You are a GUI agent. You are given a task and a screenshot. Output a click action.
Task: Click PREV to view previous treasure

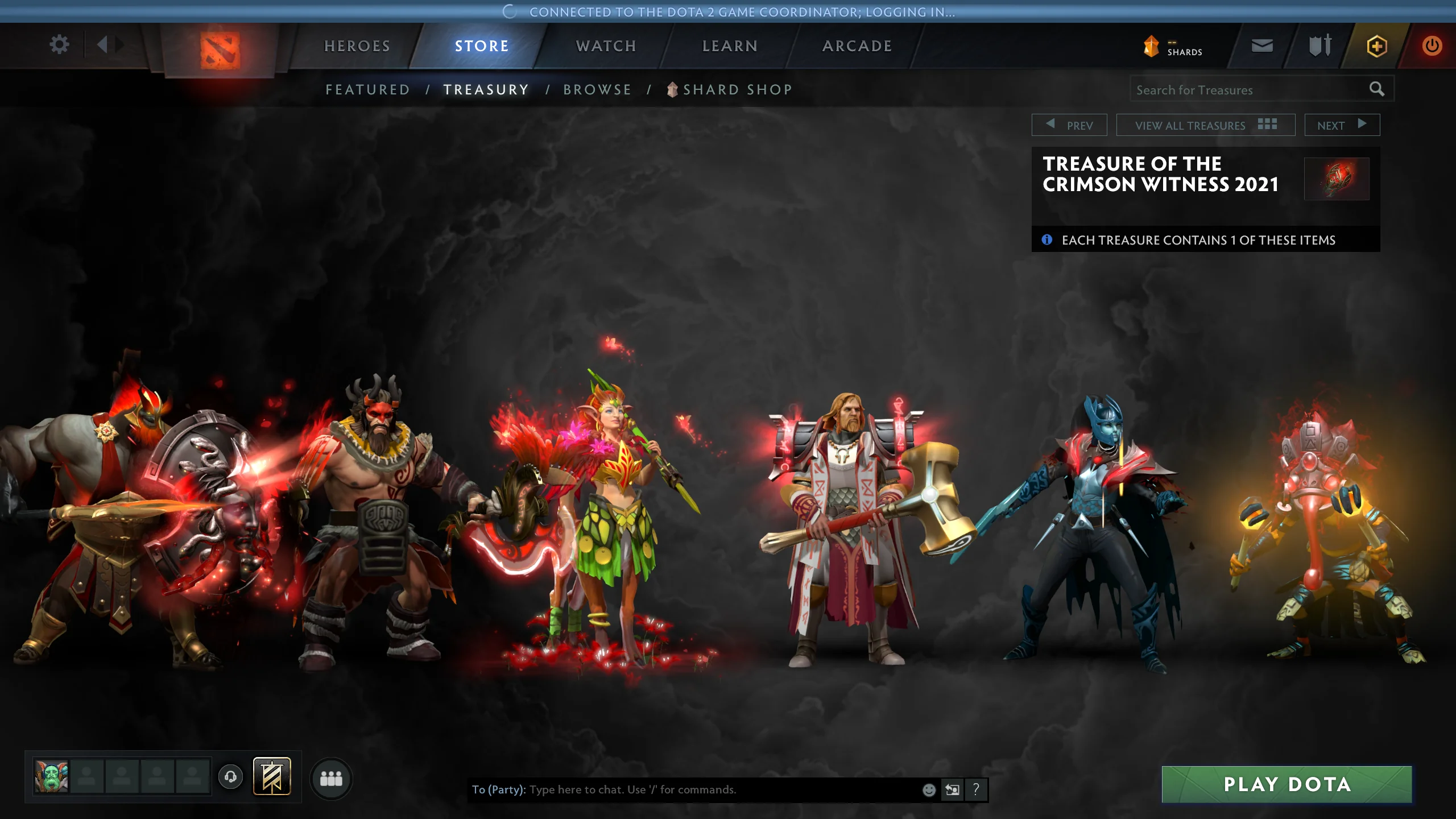coord(1070,125)
